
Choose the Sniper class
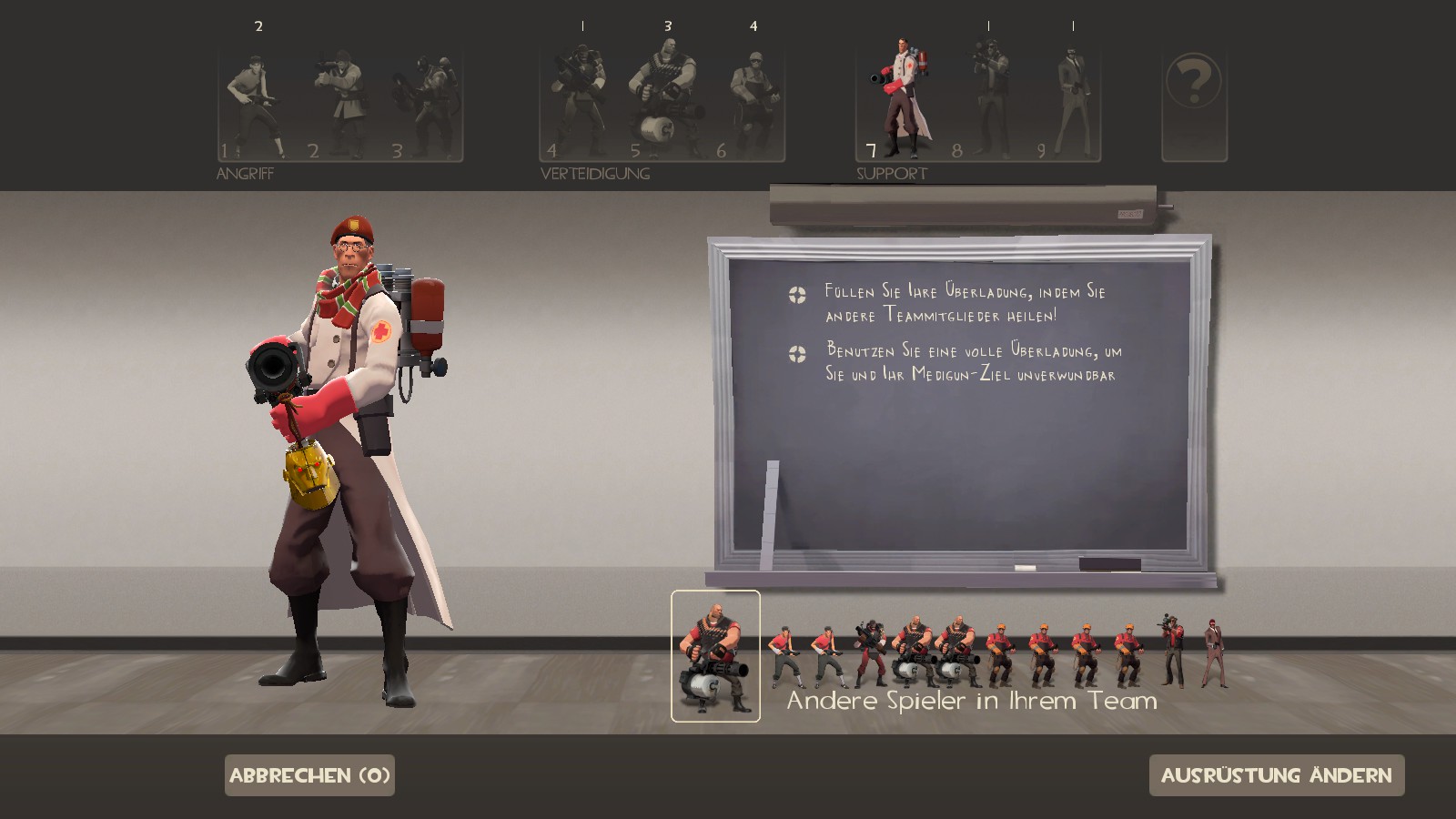988,105
